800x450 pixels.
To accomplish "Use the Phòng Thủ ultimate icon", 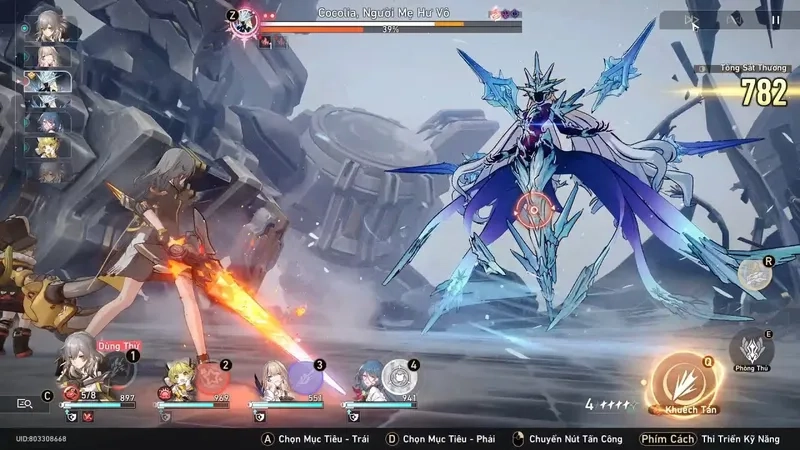I will point(751,349).
